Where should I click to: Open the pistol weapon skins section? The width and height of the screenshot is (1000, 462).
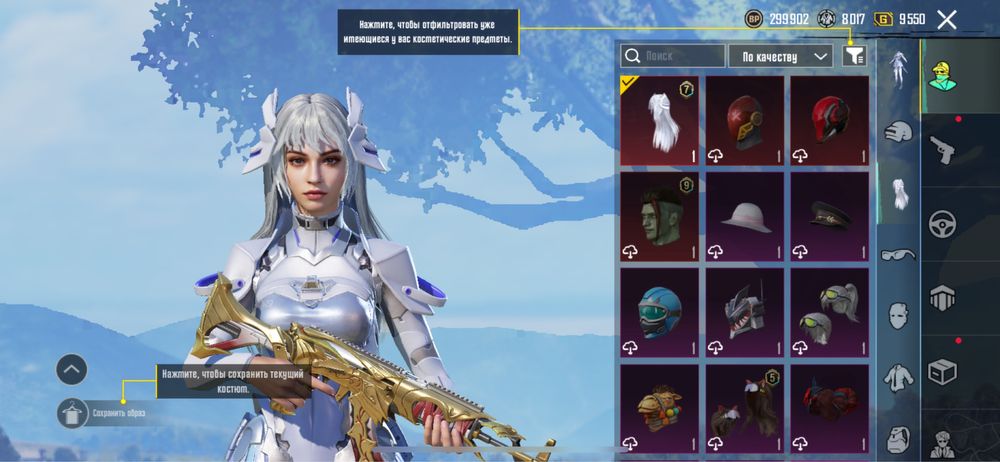[x=942, y=150]
